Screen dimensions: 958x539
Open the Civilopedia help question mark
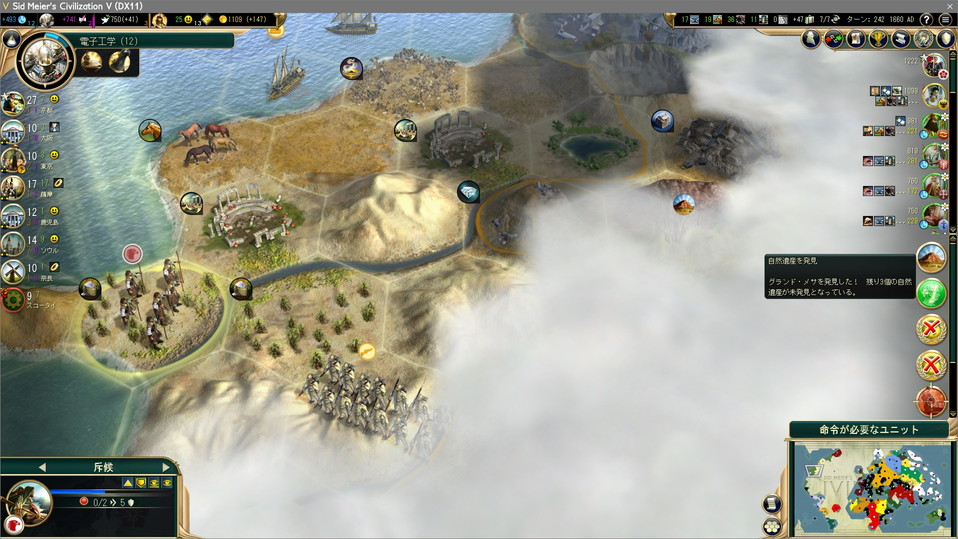click(x=925, y=20)
